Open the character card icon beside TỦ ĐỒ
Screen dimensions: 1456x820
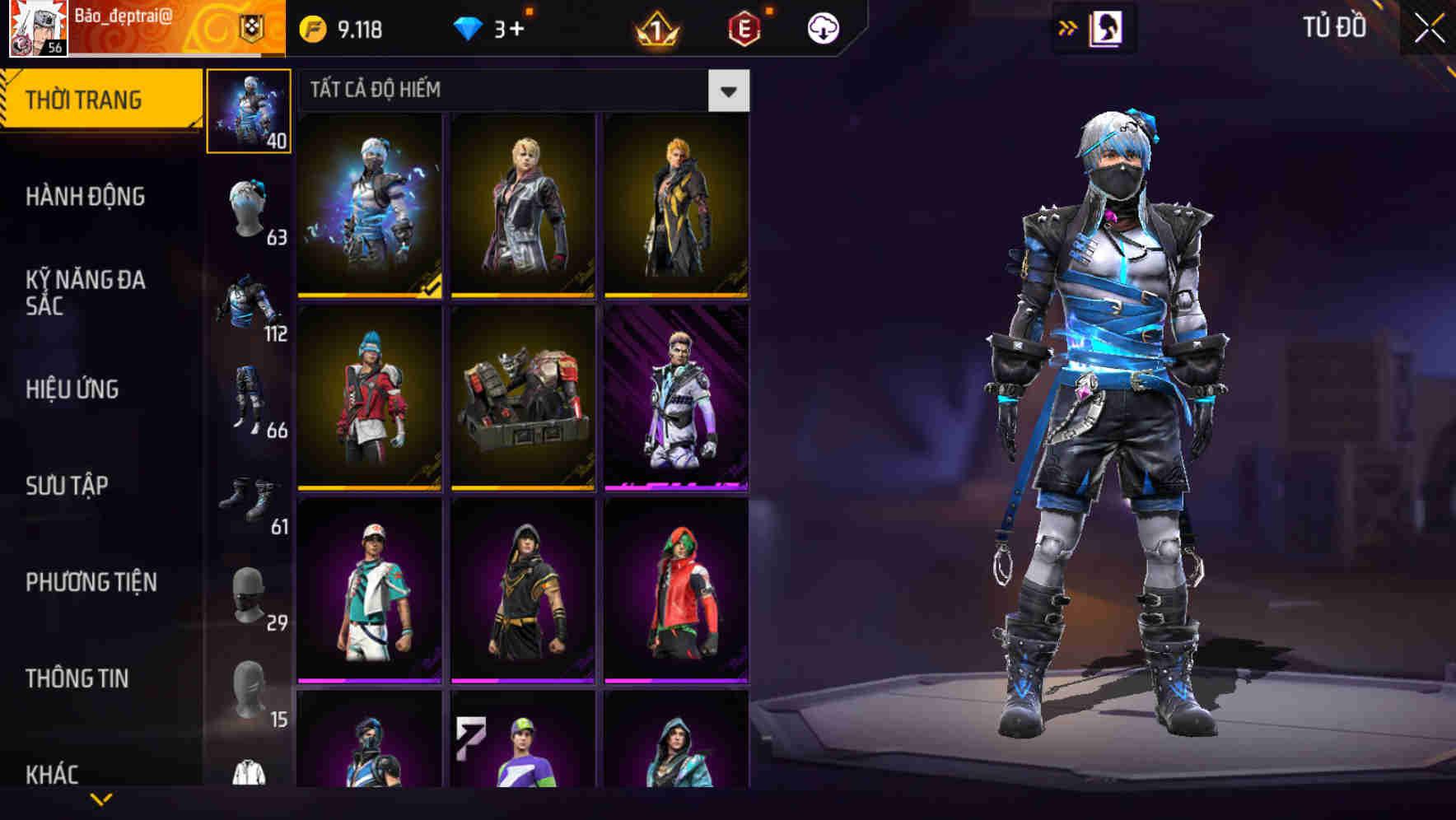pyautogui.click(x=1107, y=27)
